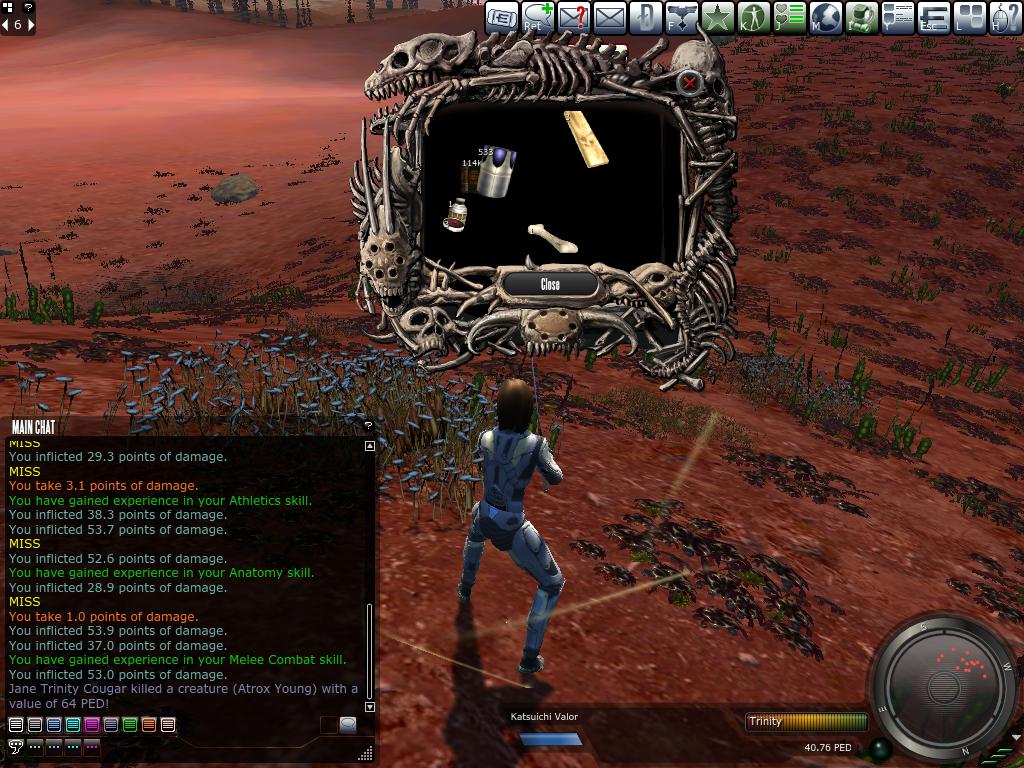Click the Main Chat help question mark
Viewport: 1024px width, 768px height.
click(368, 427)
